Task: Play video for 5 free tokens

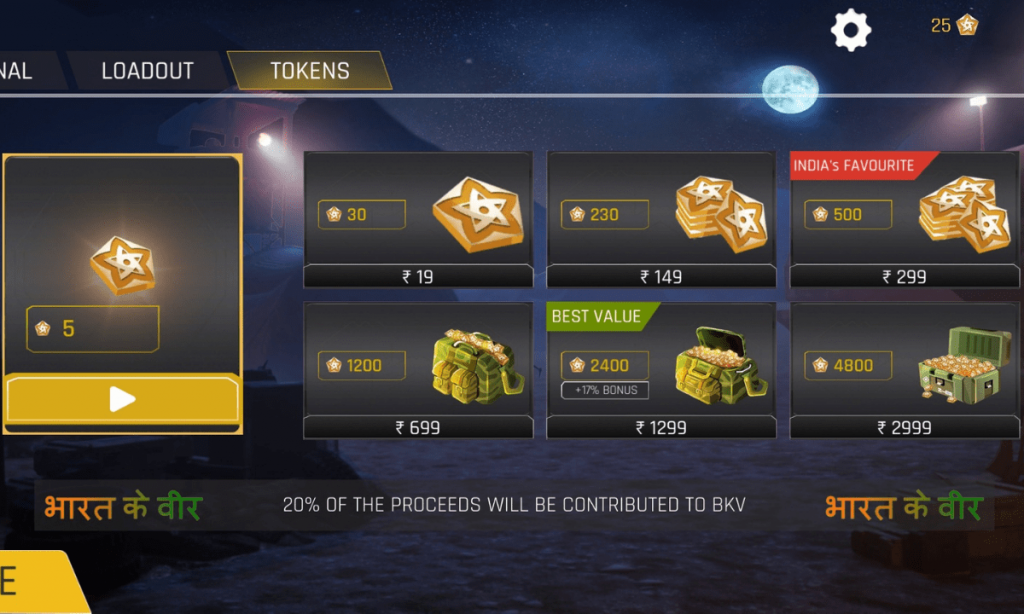Action: pyautogui.click(x=122, y=400)
